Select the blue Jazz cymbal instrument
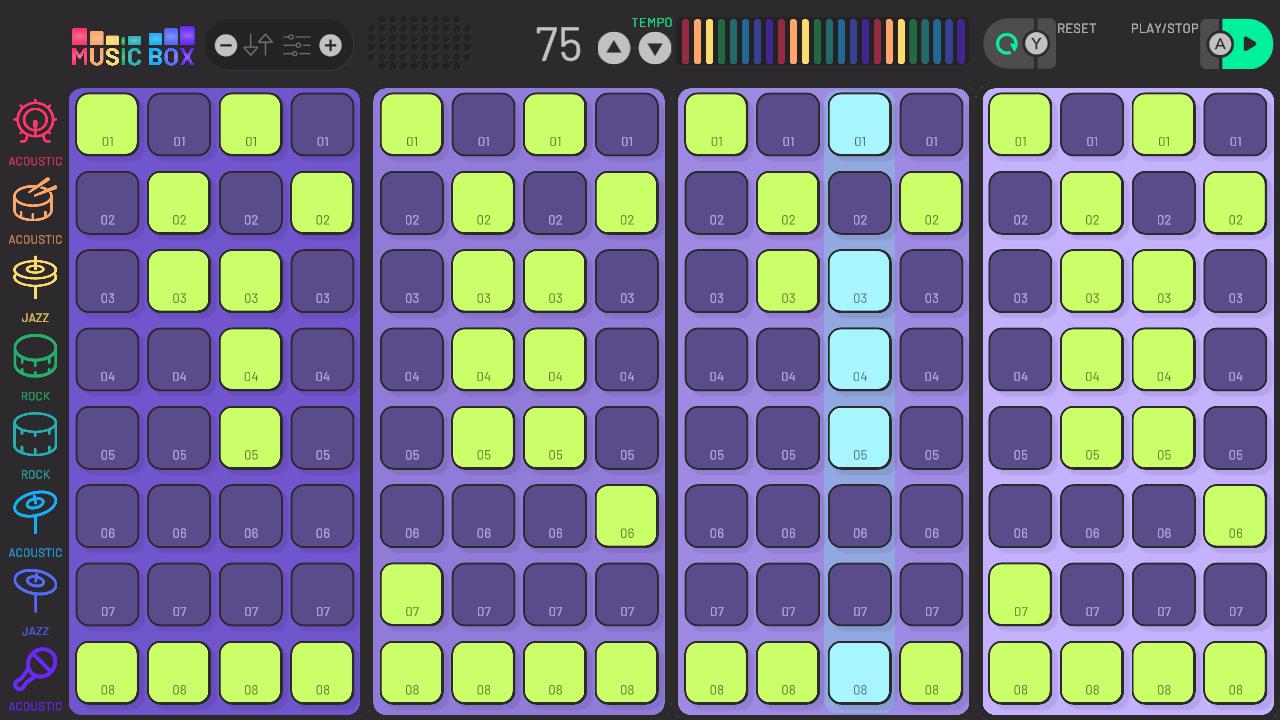This screenshot has width=1280, height=720. (x=35, y=590)
